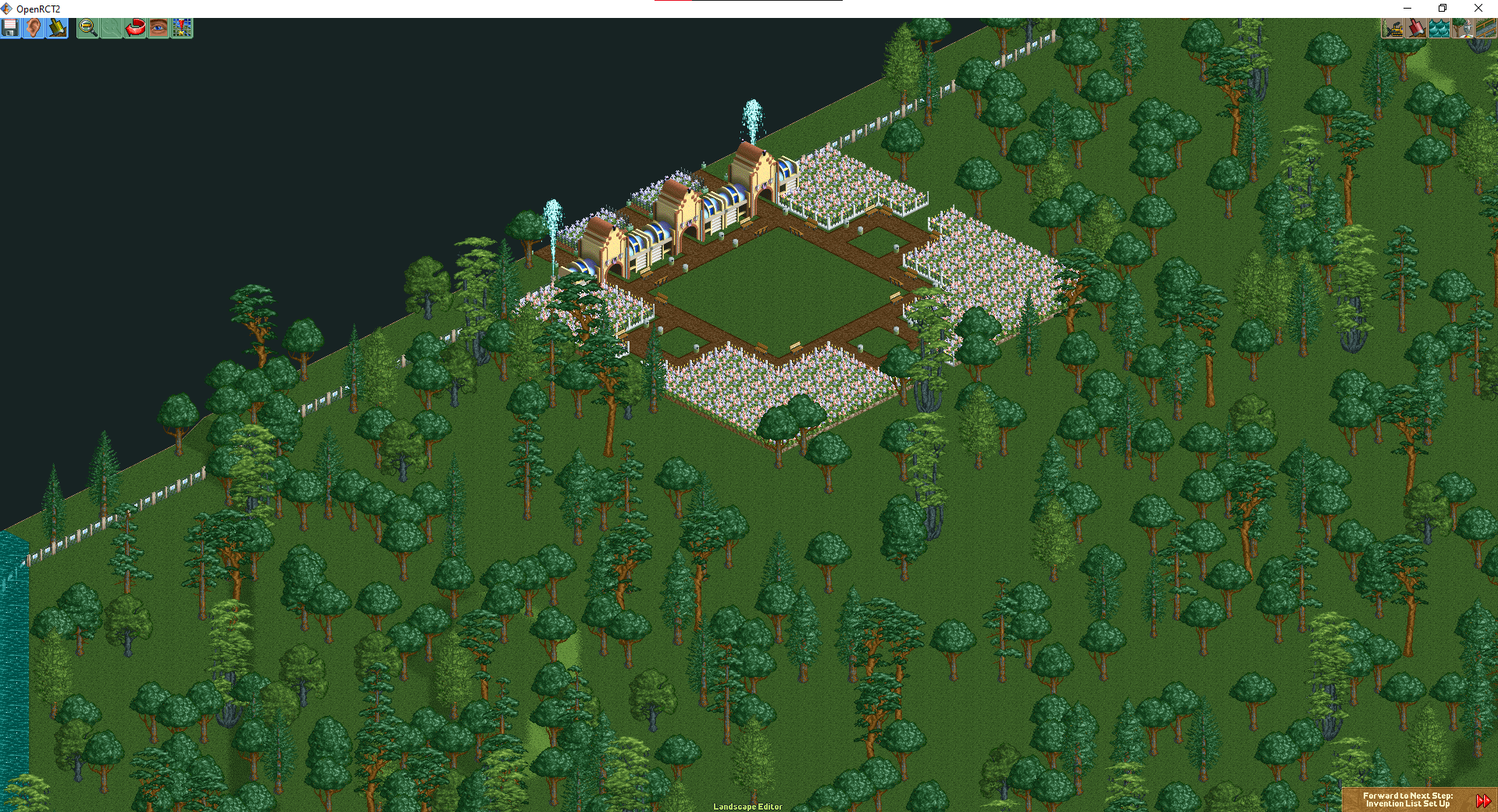
Task: Zoom in using the second magnifier icon
Action: click(x=110, y=28)
